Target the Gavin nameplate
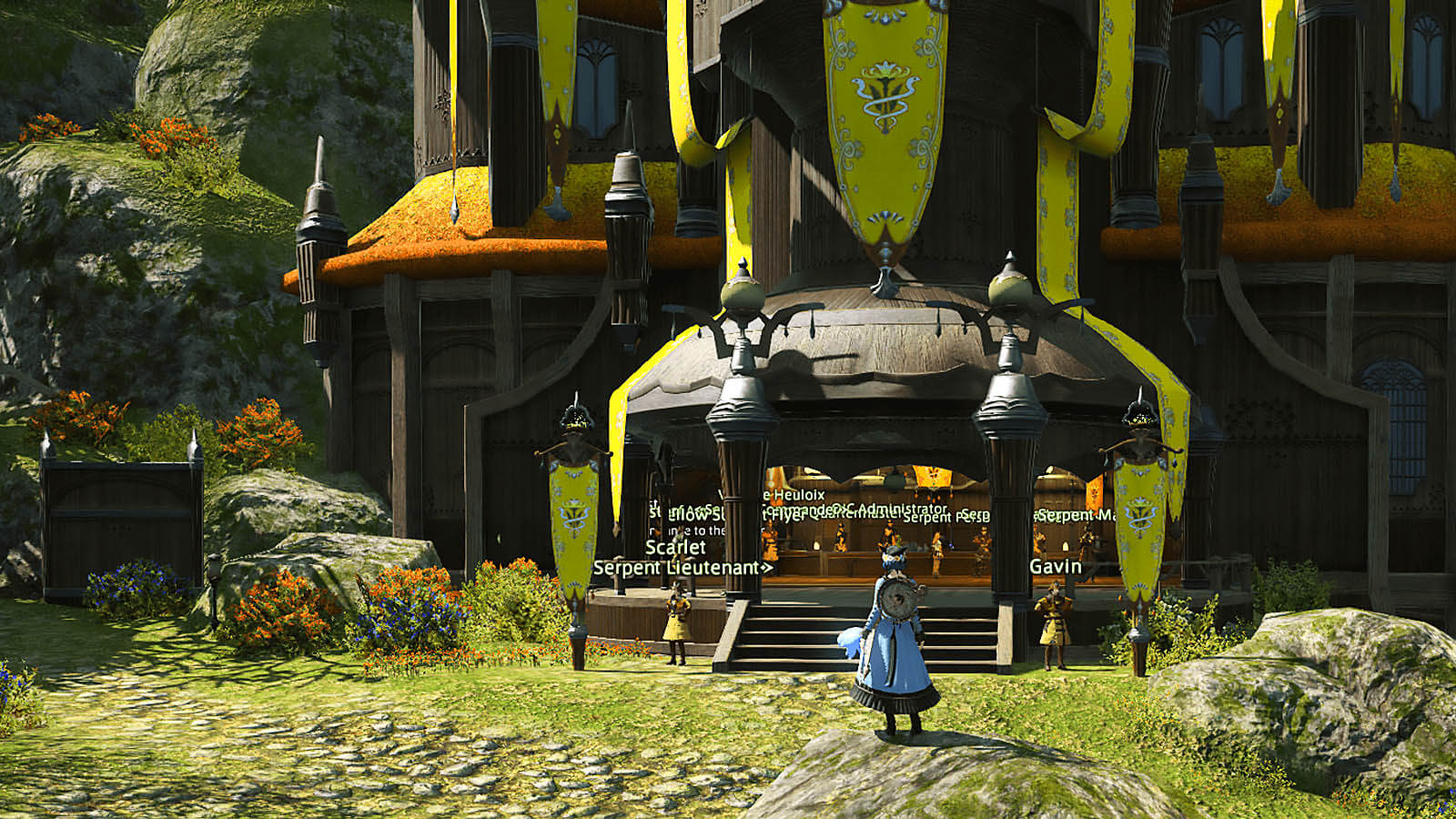Image resolution: width=1456 pixels, height=819 pixels. 1056,566
